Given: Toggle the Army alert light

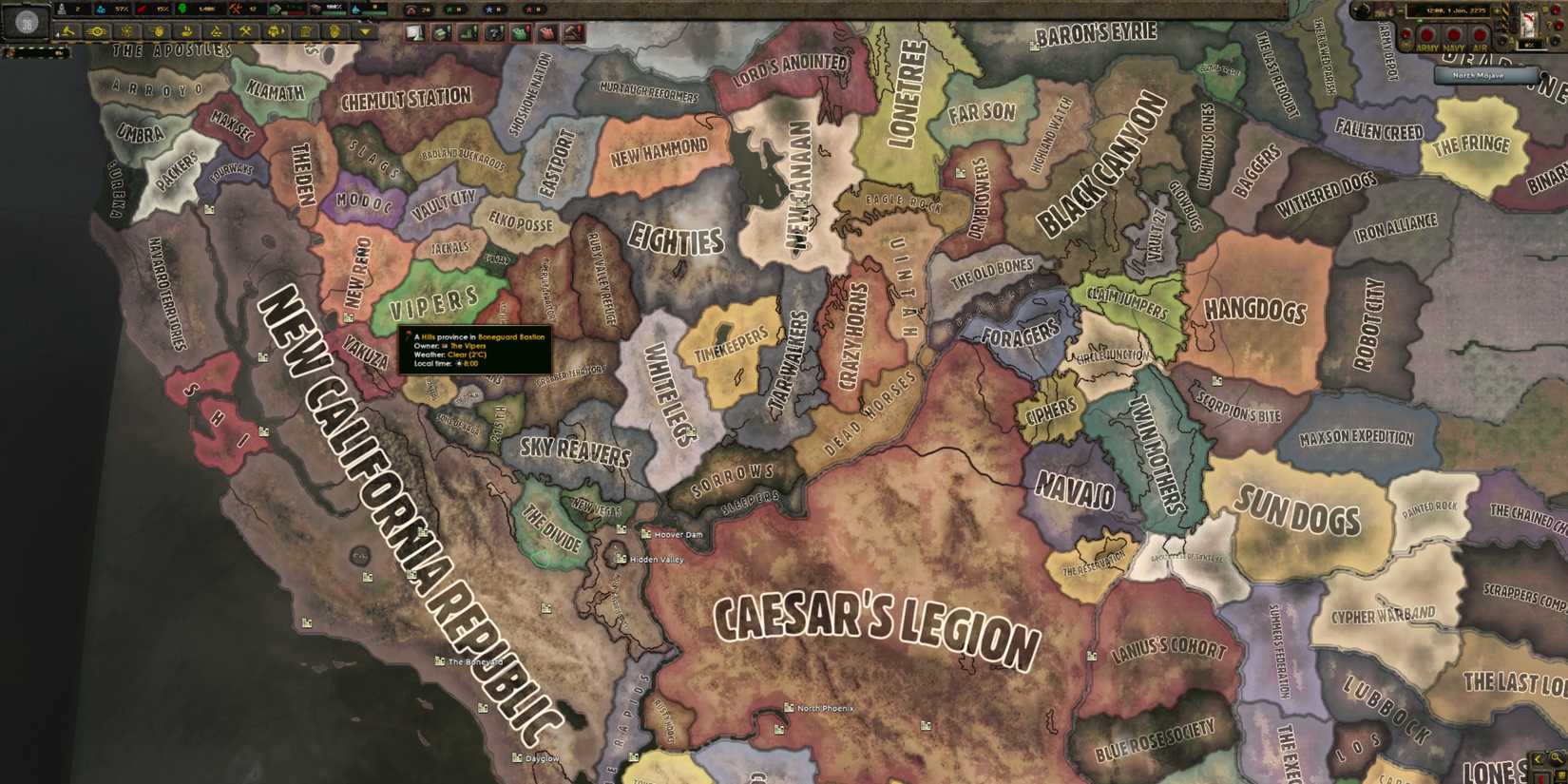Looking at the screenshot, I should coord(1427,35).
